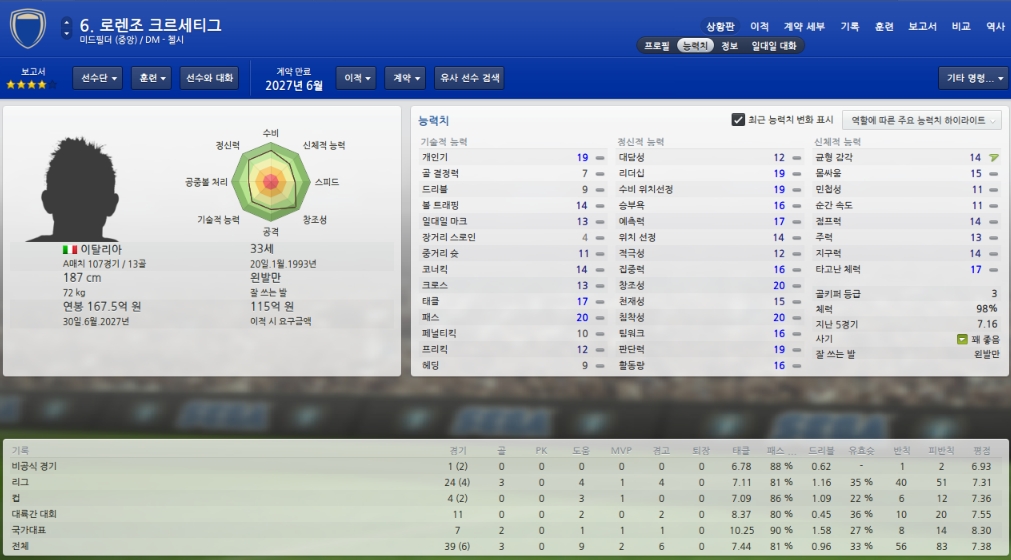Click the club shield badge icon

coord(27,28)
